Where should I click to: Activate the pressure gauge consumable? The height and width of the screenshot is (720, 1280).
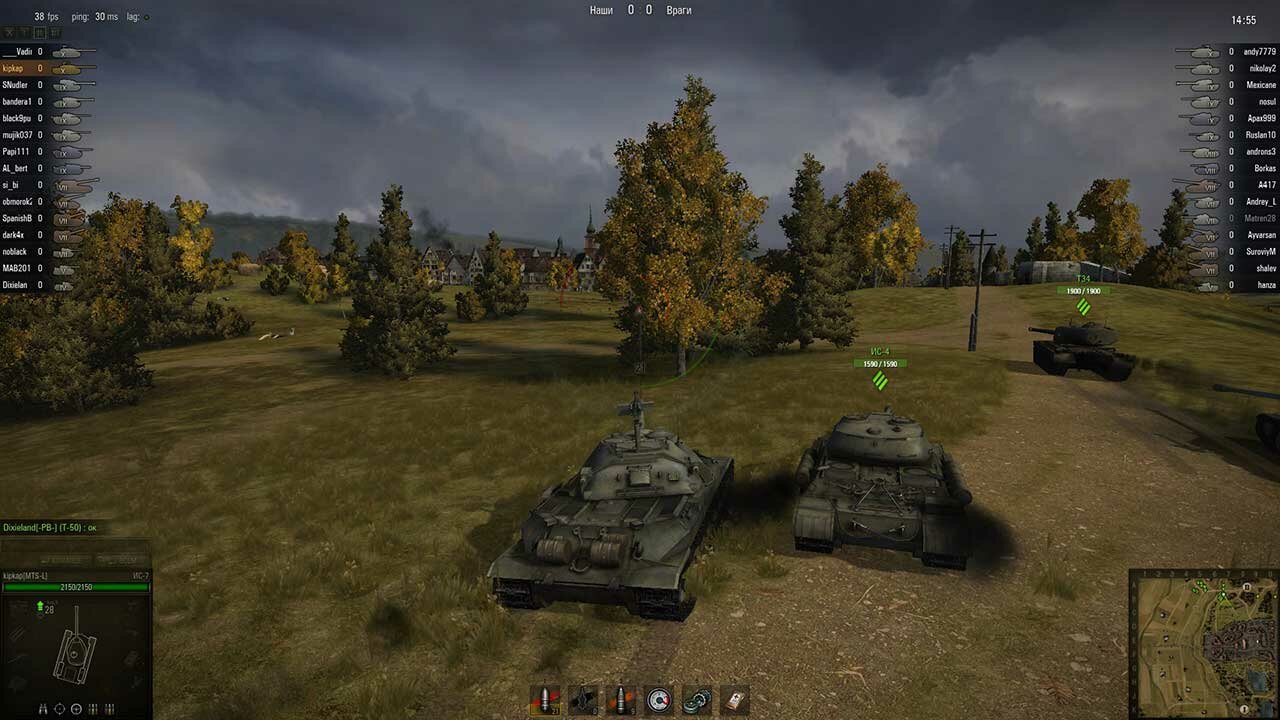(659, 700)
